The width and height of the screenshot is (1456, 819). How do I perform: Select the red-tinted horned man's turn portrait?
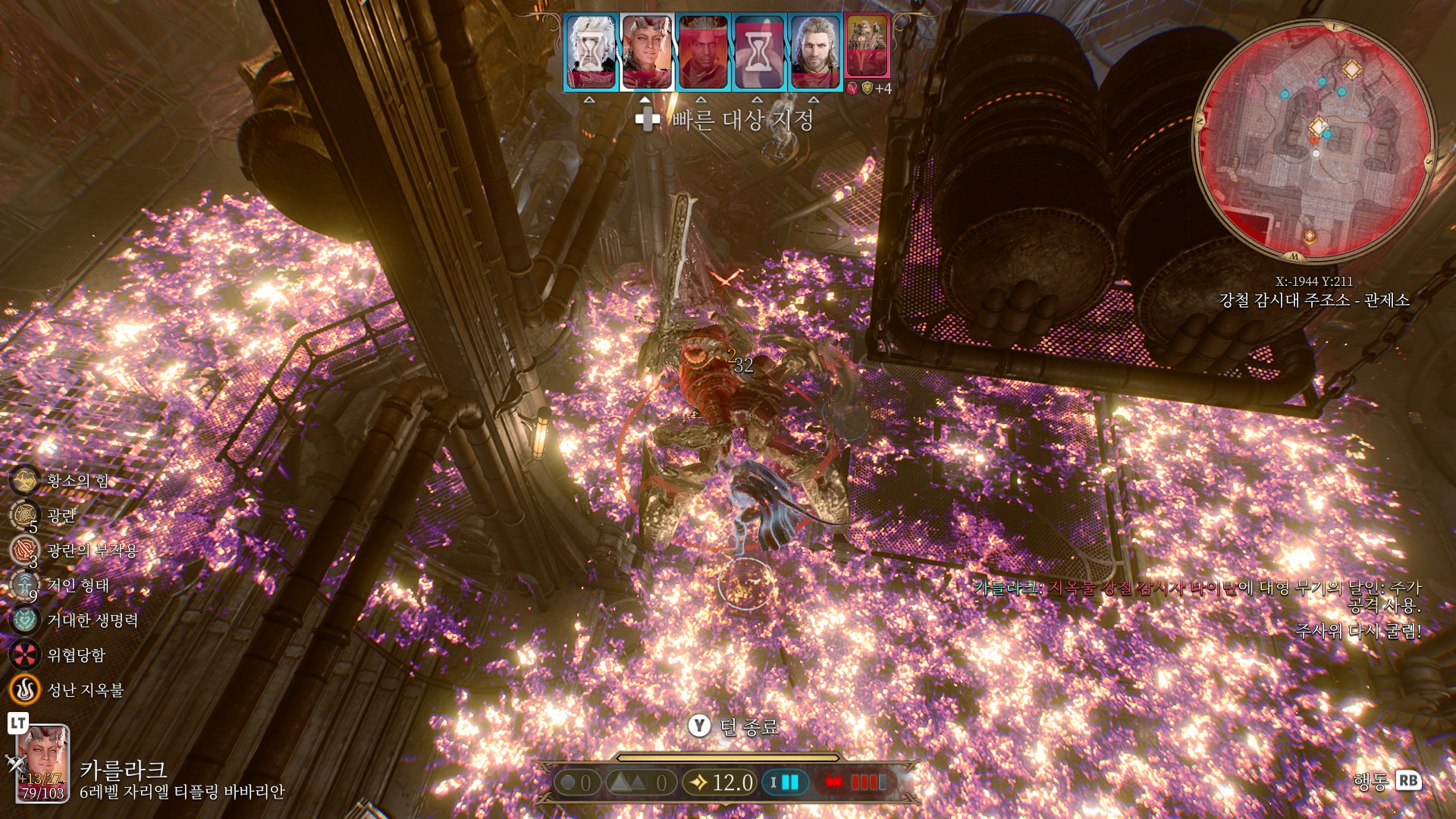pos(702,52)
